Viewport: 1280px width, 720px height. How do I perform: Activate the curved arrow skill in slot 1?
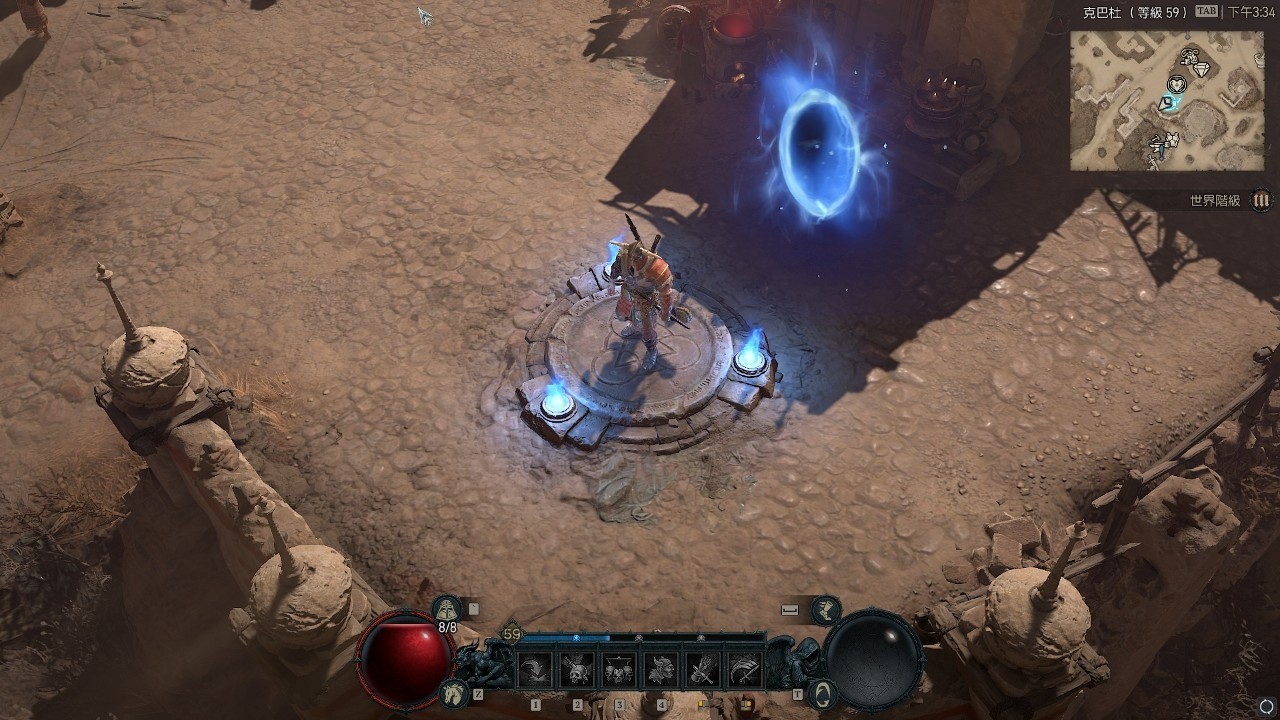[x=535, y=669]
